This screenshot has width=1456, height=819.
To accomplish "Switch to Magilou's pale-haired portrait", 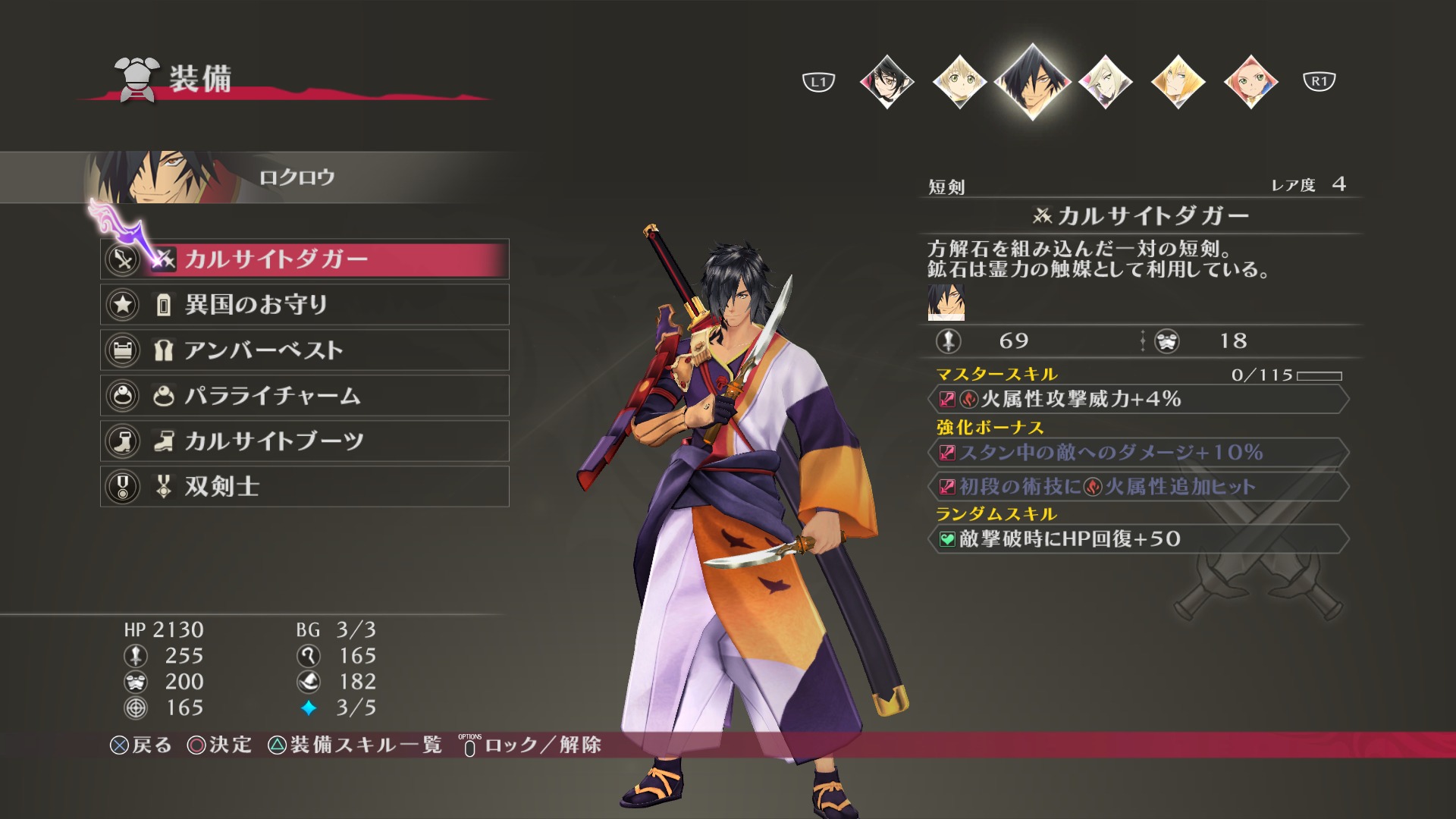I will point(1105,81).
